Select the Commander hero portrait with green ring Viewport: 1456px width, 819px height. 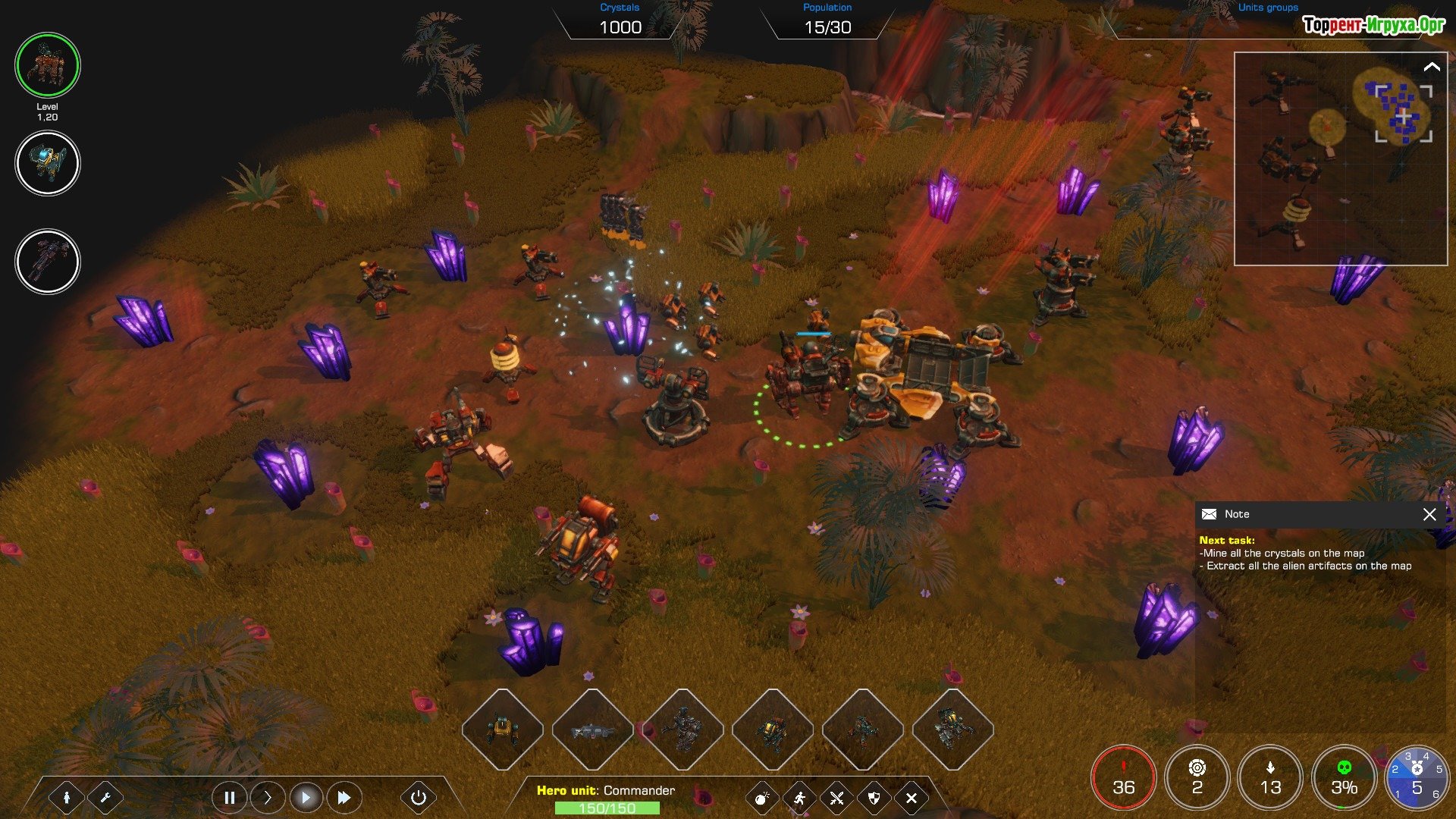click(x=48, y=65)
